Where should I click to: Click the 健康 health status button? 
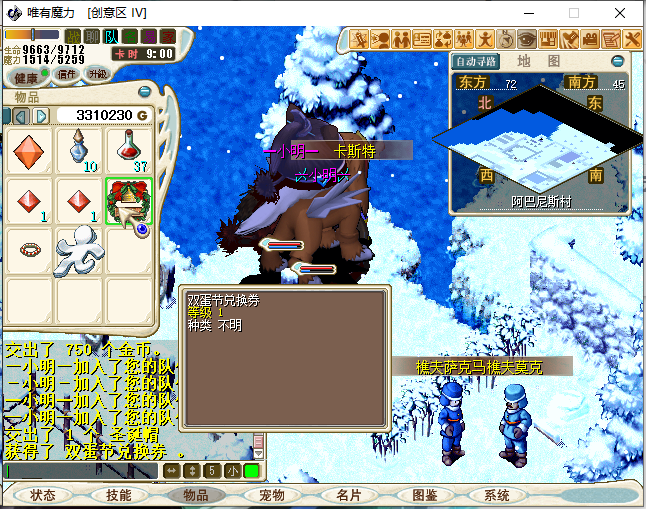[x=27, y=76]
